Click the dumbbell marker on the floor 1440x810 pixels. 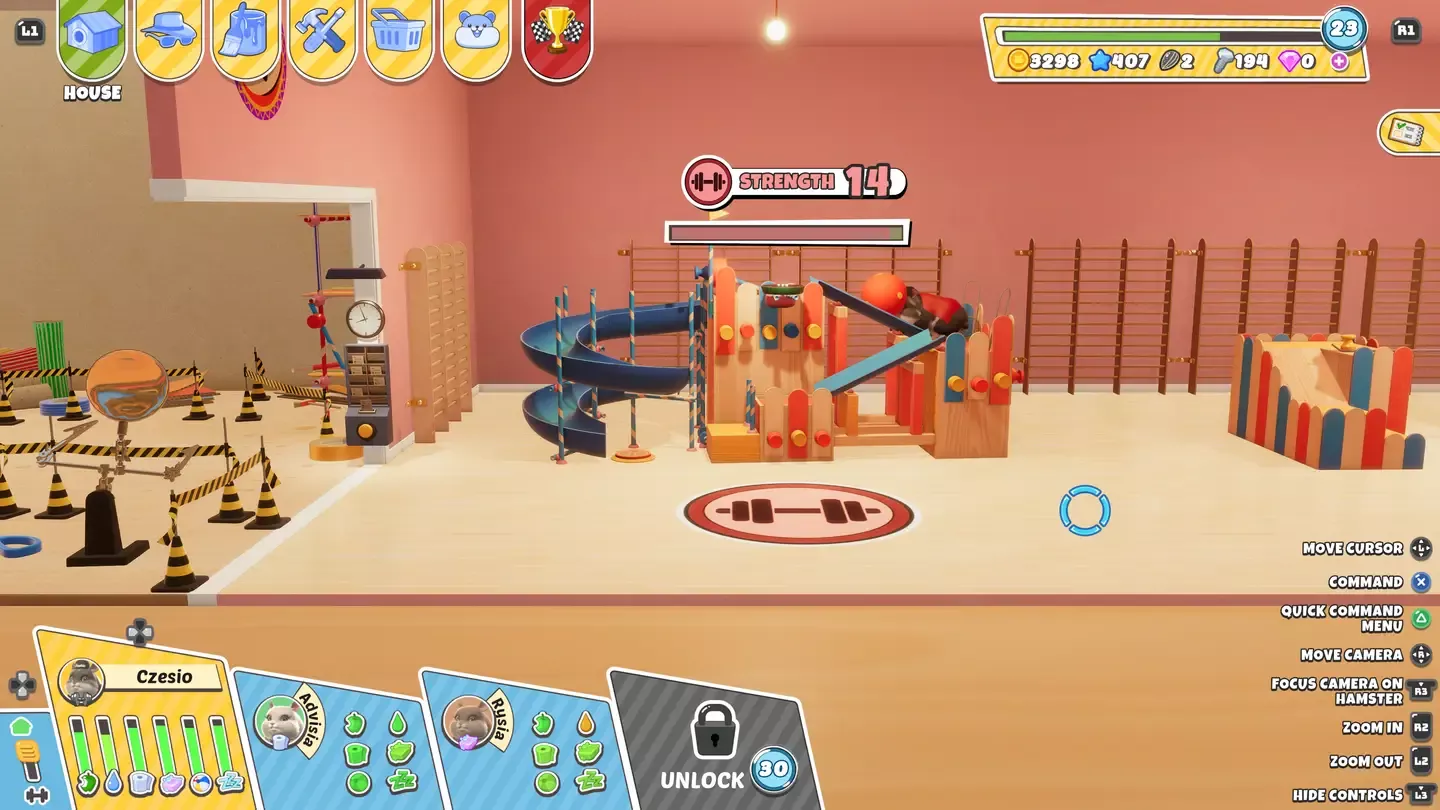797,513
